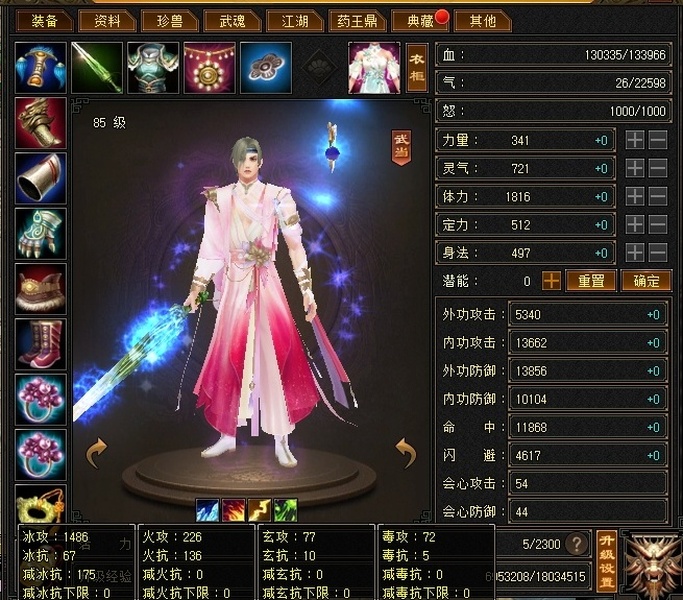Click the 重置 reset button
Image resolution: width=683 pixels, height=600 pixels.
(592, 281)
